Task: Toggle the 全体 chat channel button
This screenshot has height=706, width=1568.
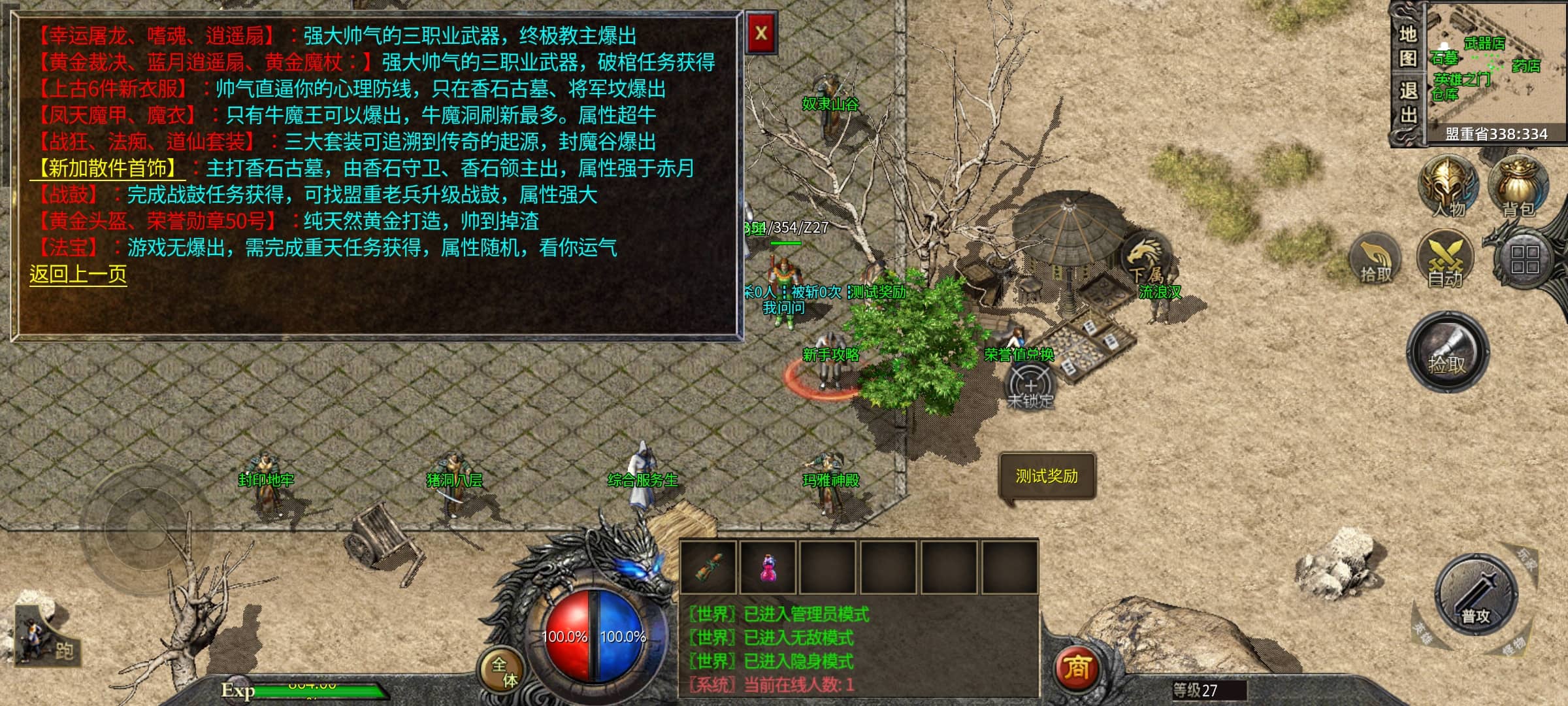Action: point(503,671)
